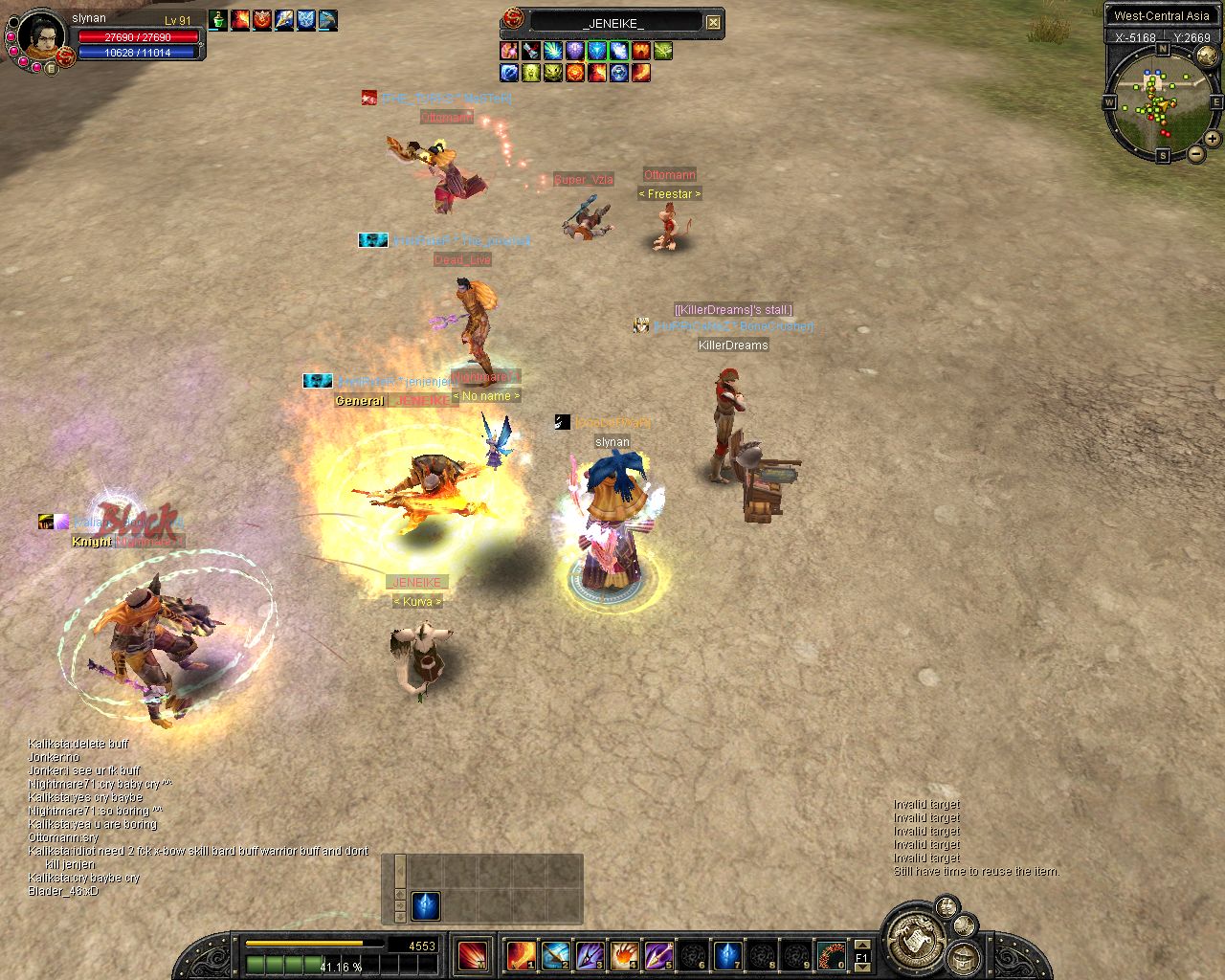Select the green potion buff icon

218,19
